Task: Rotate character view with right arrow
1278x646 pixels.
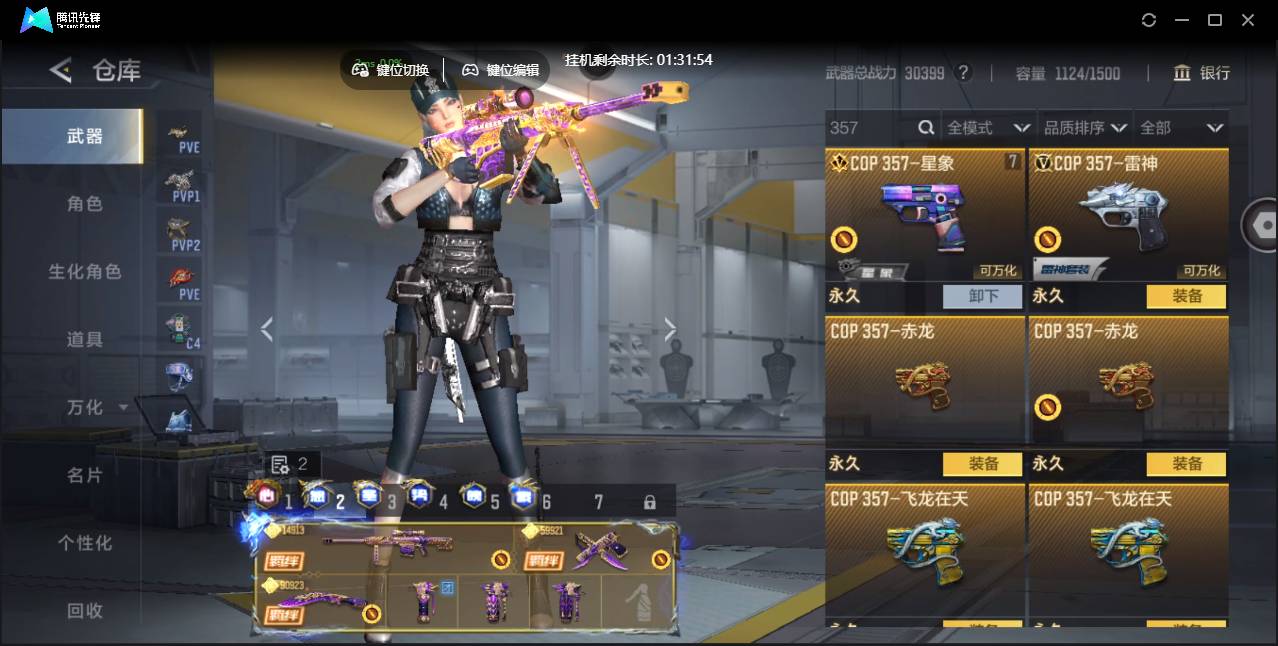Action: [670, 330]
